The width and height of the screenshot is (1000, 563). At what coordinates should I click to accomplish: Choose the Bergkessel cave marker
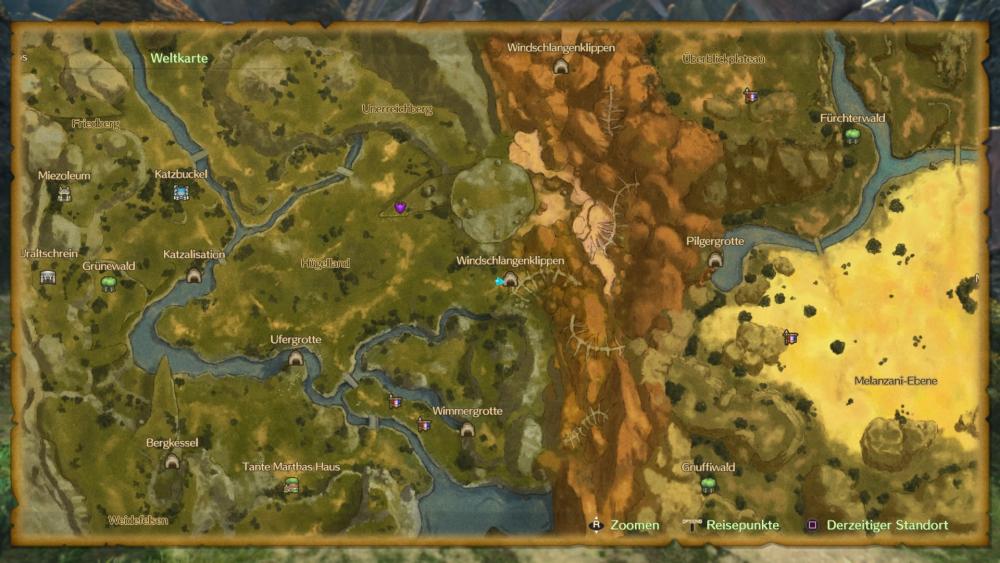[x=172, y=460]
